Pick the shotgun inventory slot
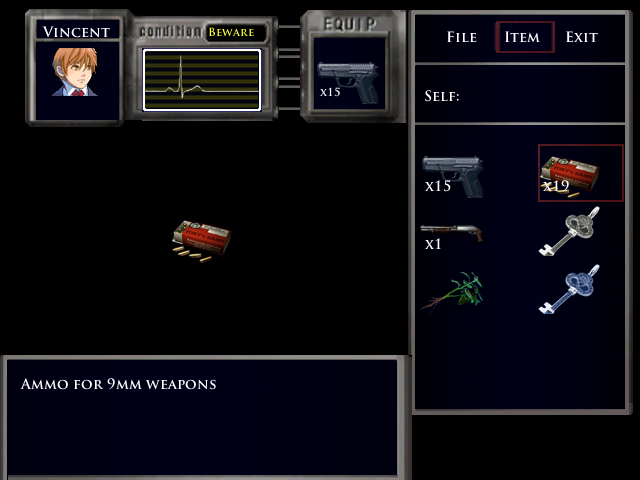 [453, 233]
